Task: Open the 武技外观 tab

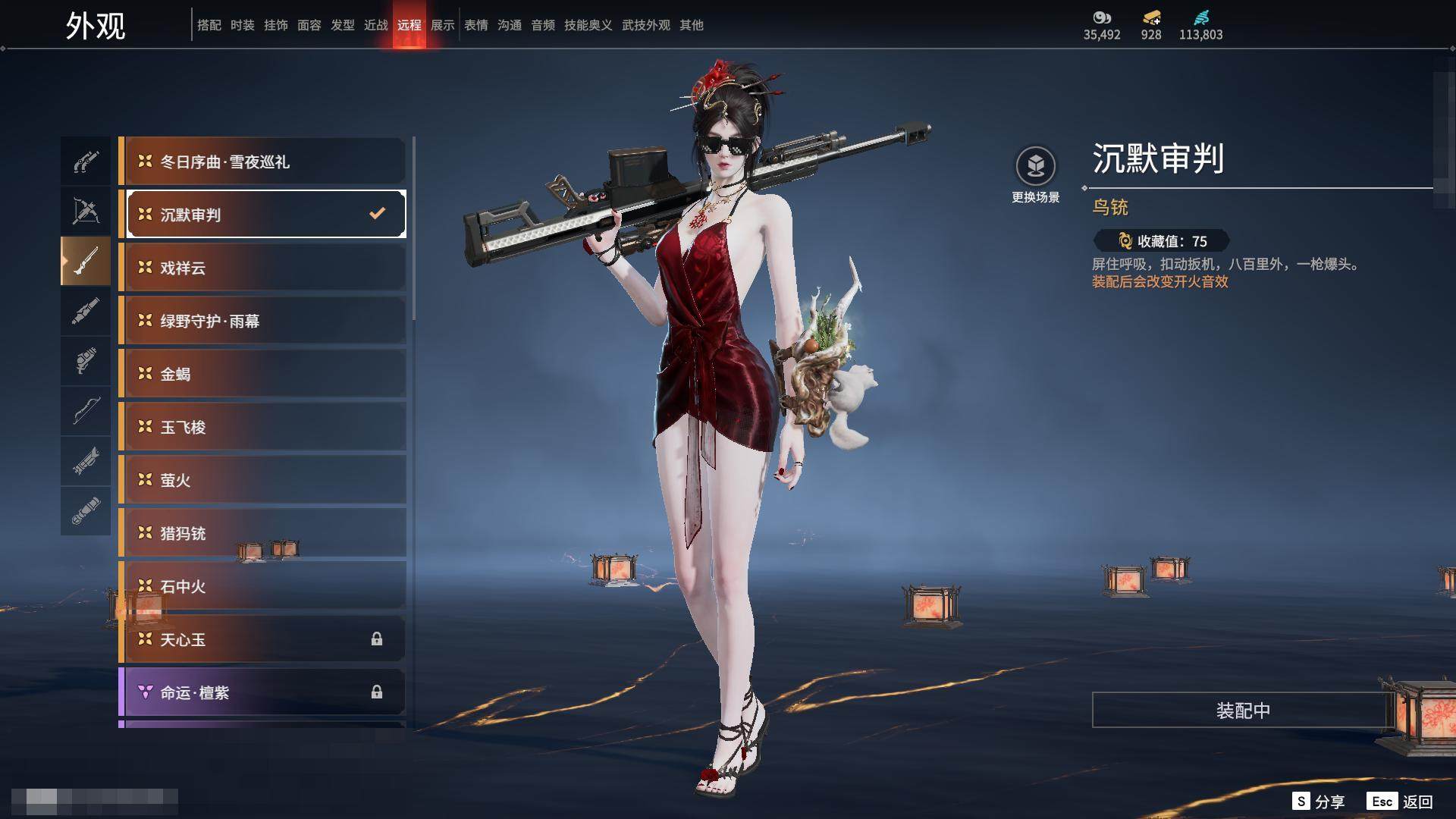Action: tap(646, 25)
